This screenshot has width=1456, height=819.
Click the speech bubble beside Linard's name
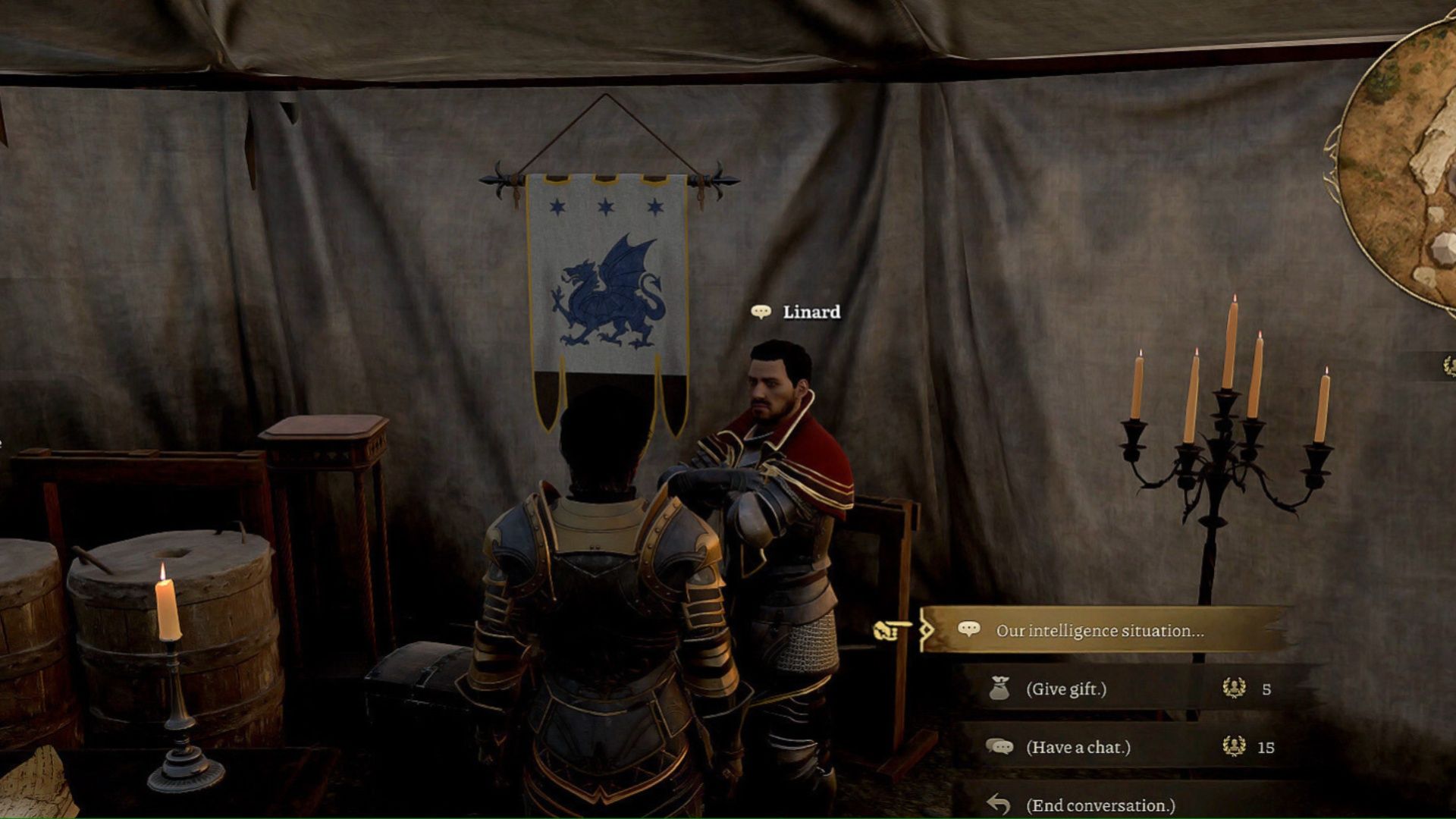coord(760,310)
